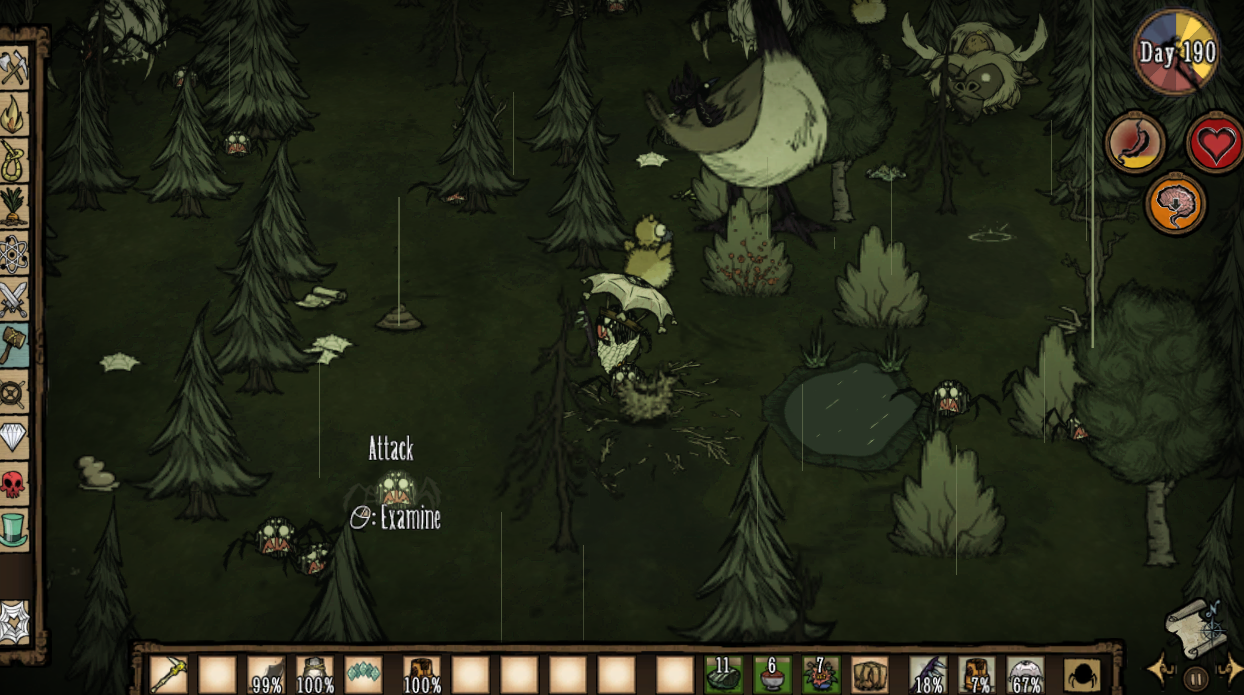Viewport: 1244px width, 695px height.
Task: Open the map scroll
Action: coord(1195,627)
